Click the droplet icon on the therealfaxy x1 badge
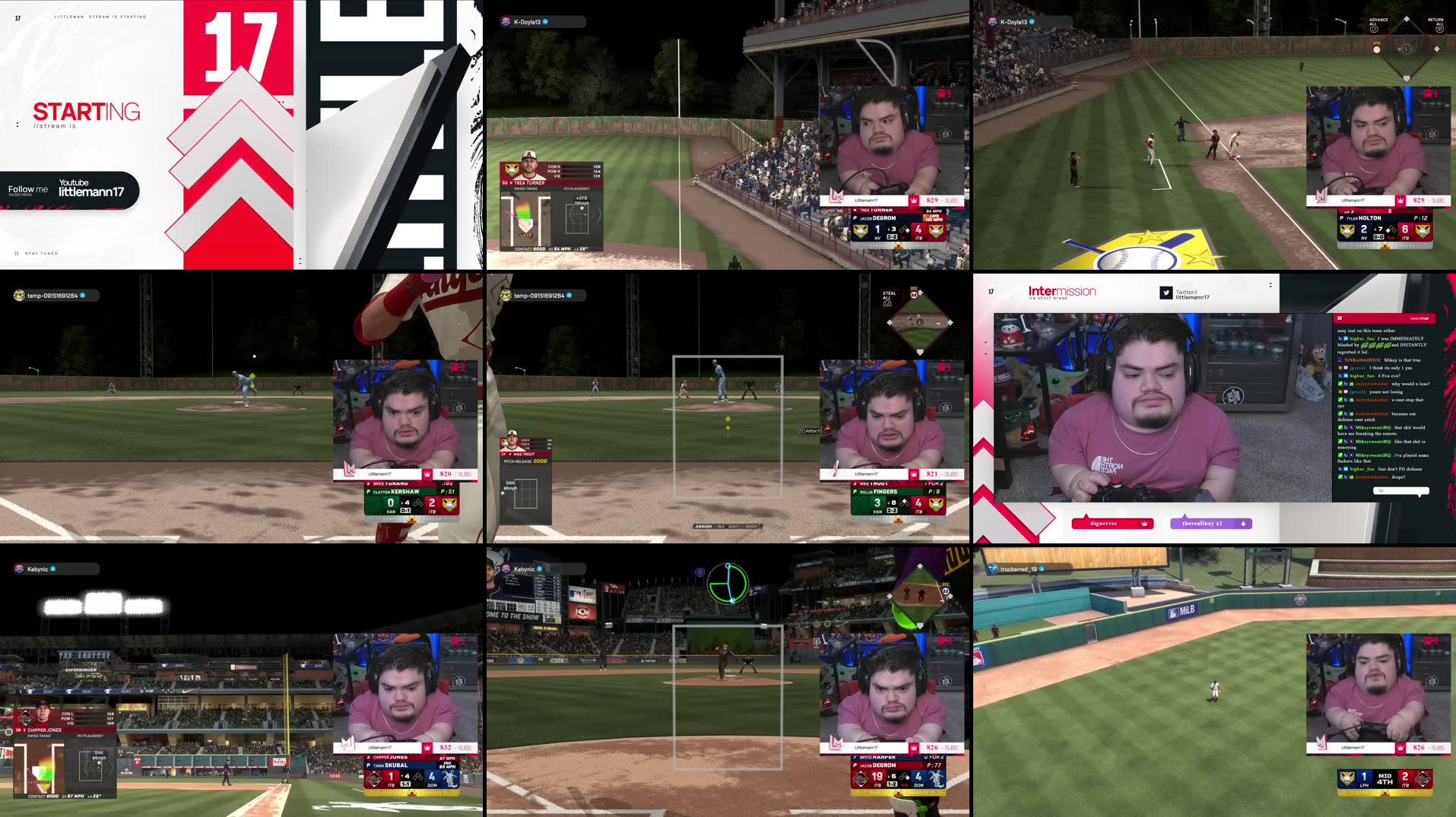 pyautogui.click(x=1243, y=524)
